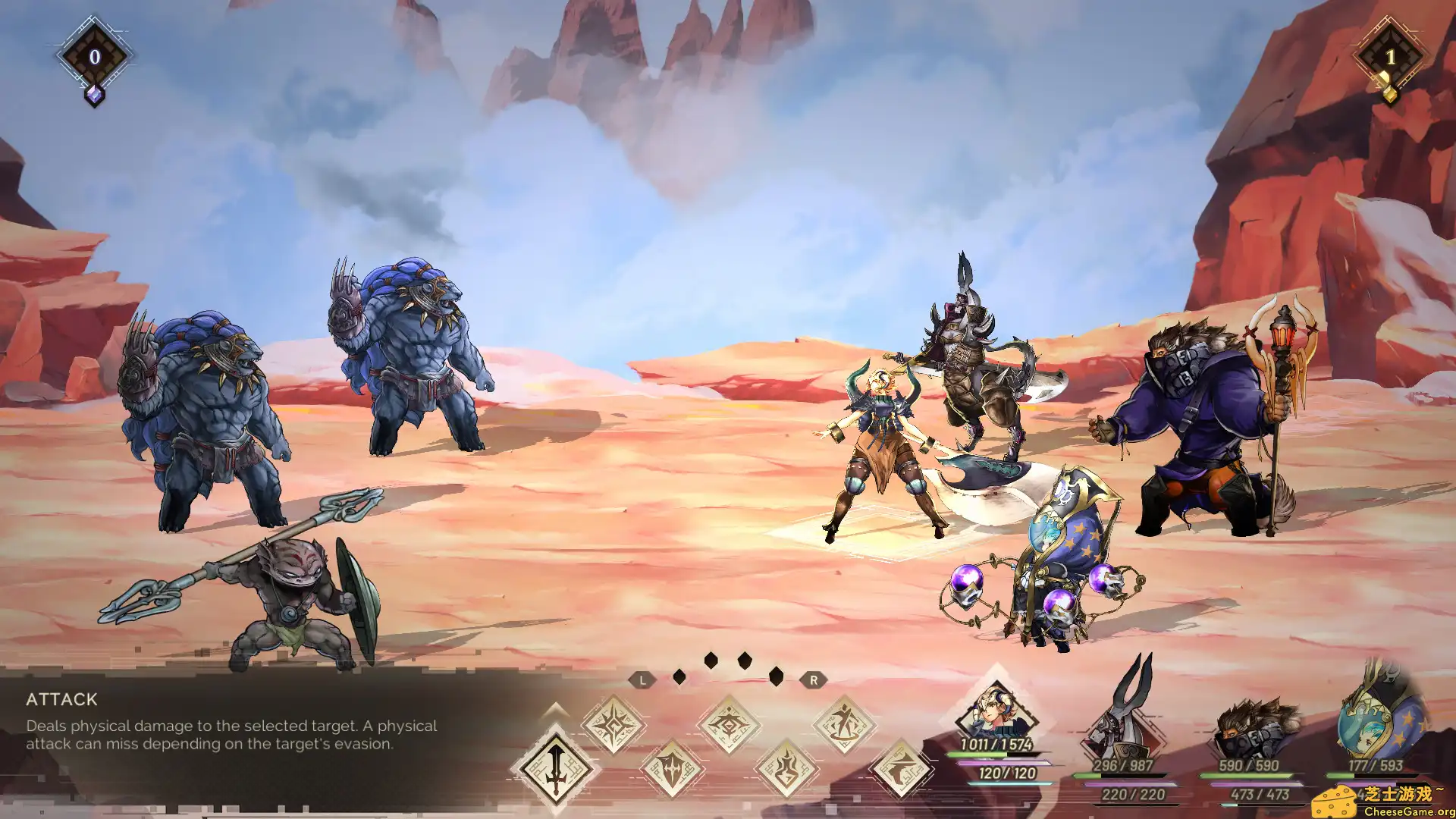Activate the shield defense command
The height and width of the screenshot is (819, 1456).
[x=672, y=769]
